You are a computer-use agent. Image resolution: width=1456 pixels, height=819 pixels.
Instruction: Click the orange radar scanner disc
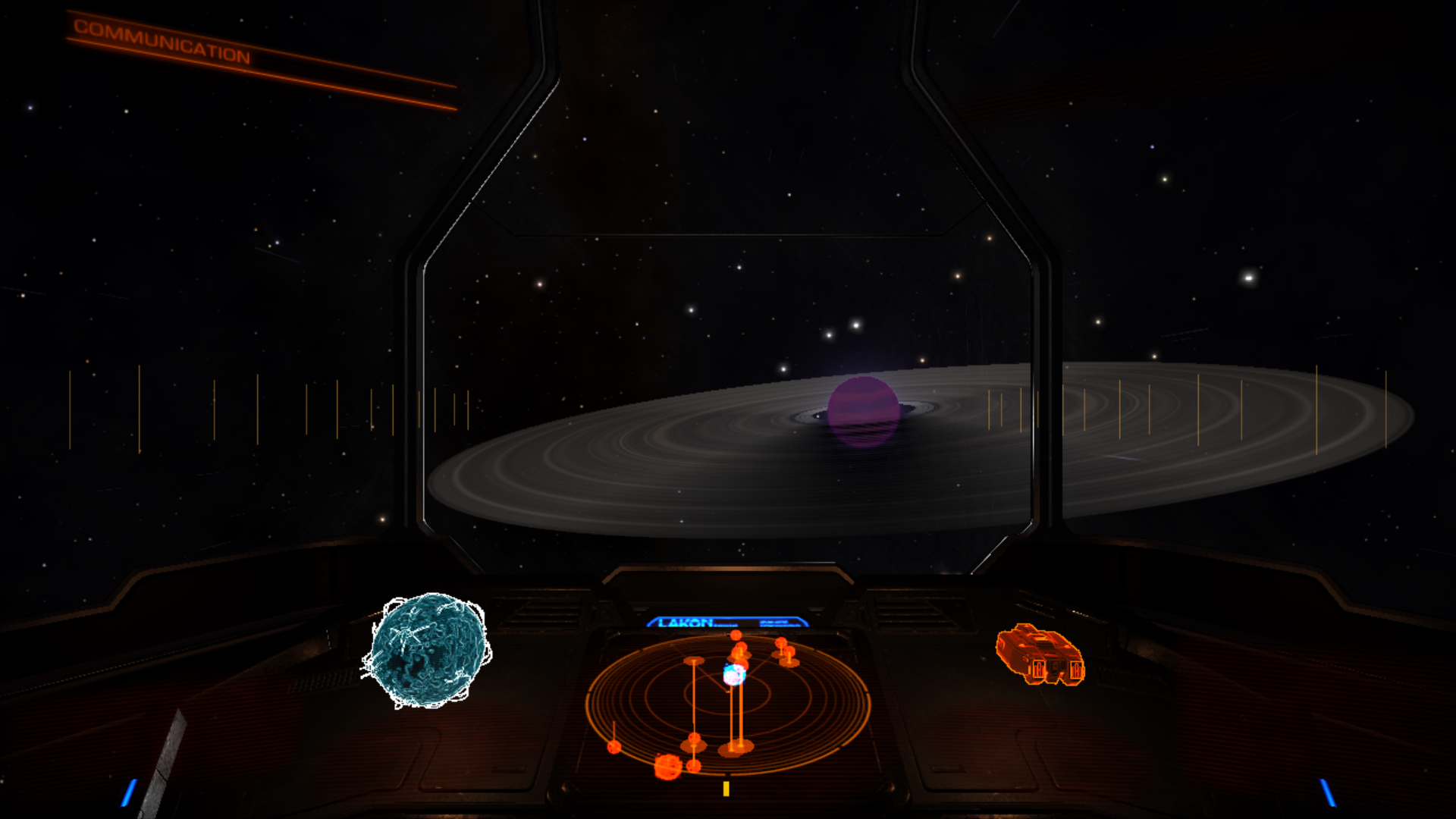(727, 705)
